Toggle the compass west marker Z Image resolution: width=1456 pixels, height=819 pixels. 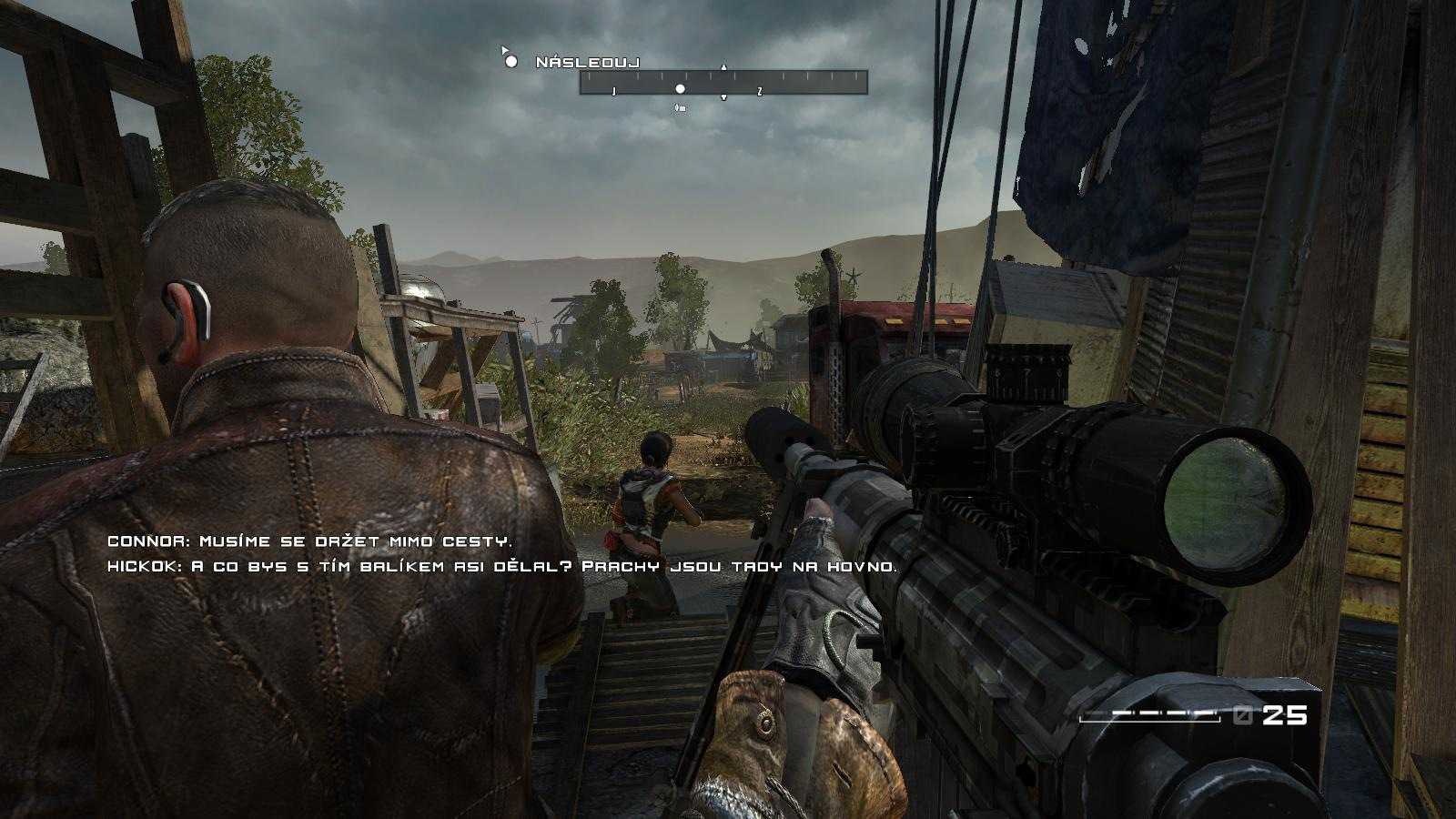pyautogui.click(x=759, y=91)
